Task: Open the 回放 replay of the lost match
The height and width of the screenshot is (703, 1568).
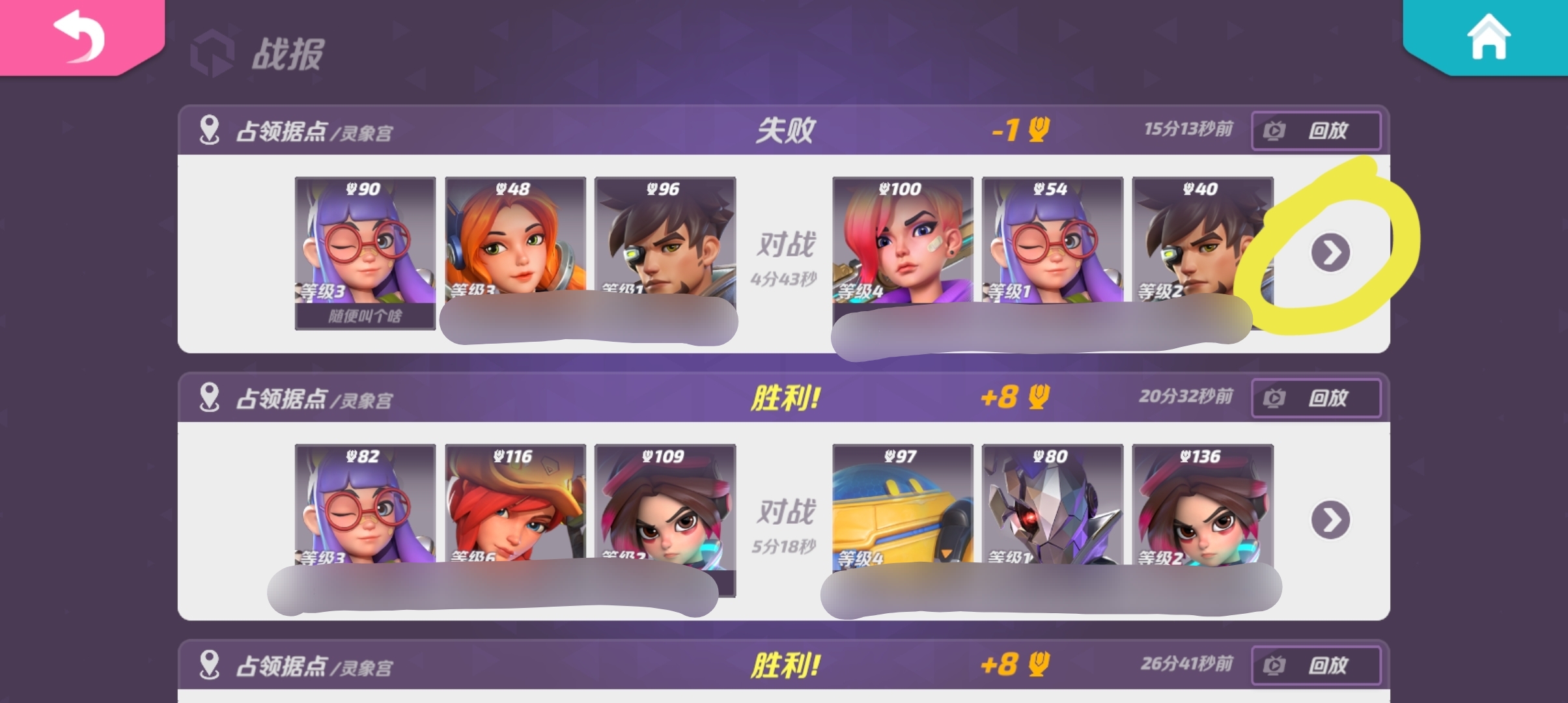Action: click(1315, 130)
